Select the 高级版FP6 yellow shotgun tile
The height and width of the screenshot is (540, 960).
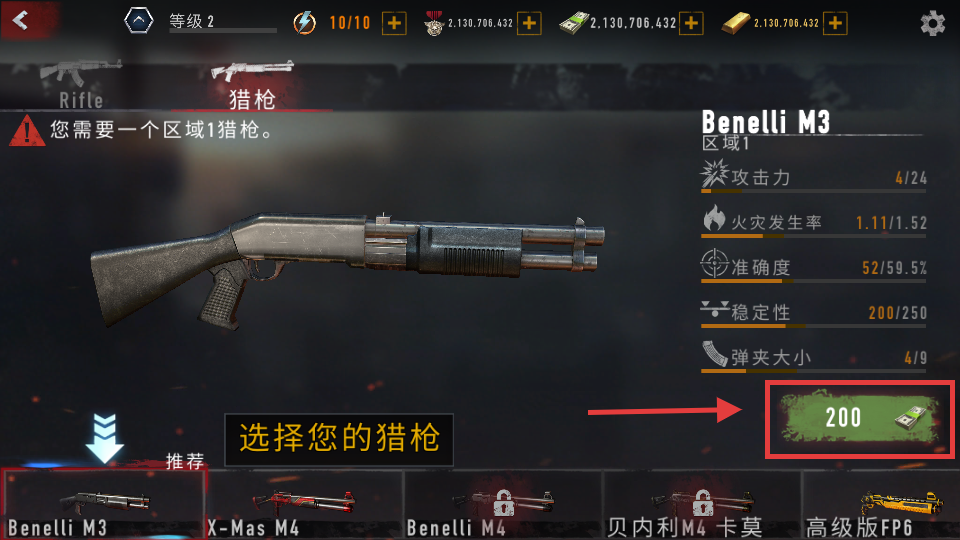click(x=881, y=505)
